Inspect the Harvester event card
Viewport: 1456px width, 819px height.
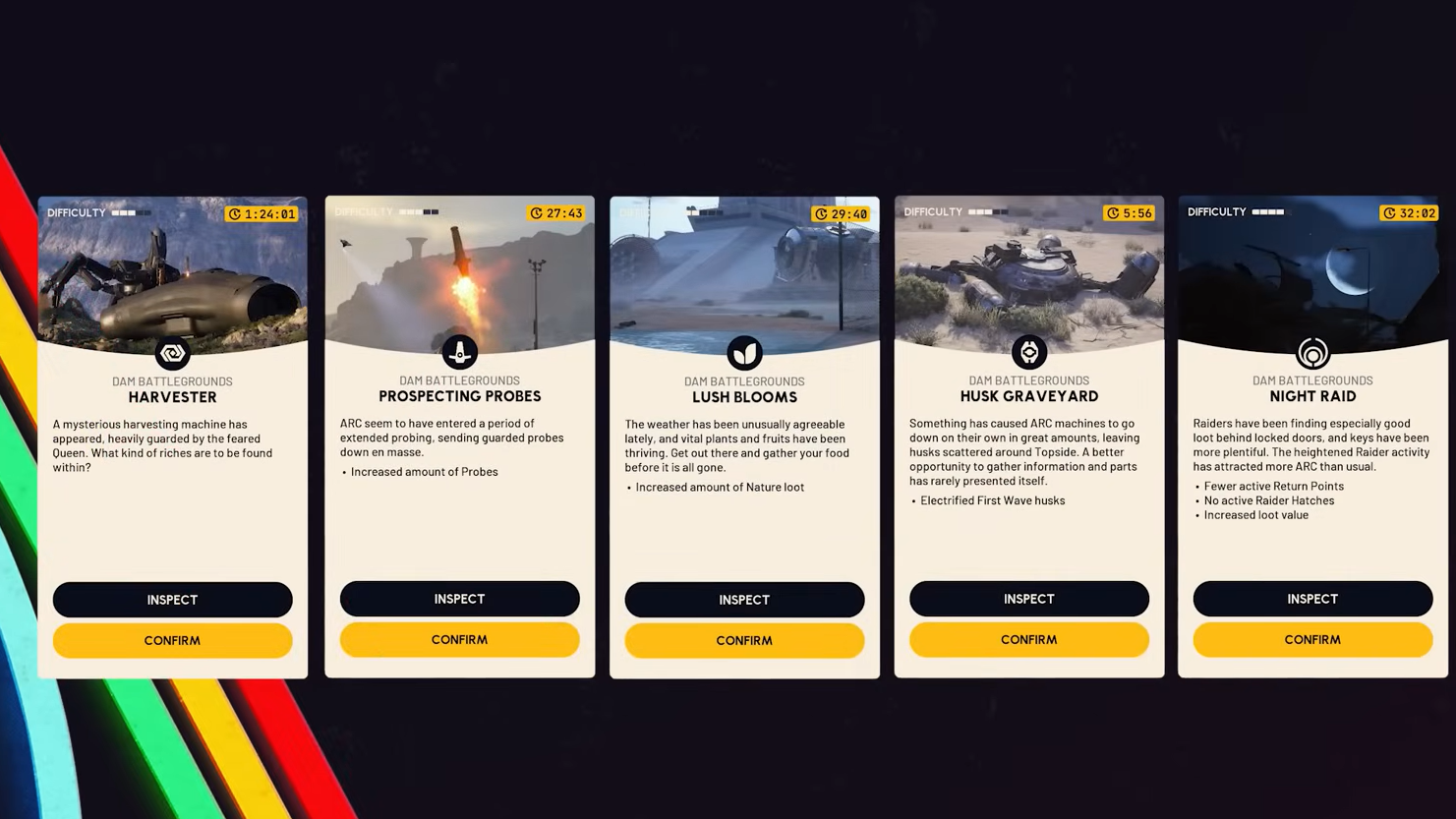coord(172,600)
